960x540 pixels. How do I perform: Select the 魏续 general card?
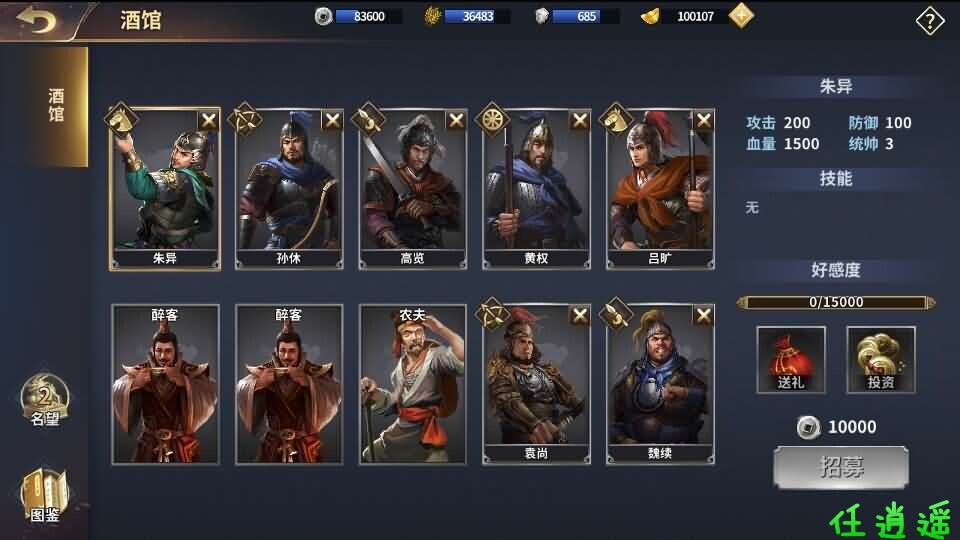pos(661,385)
